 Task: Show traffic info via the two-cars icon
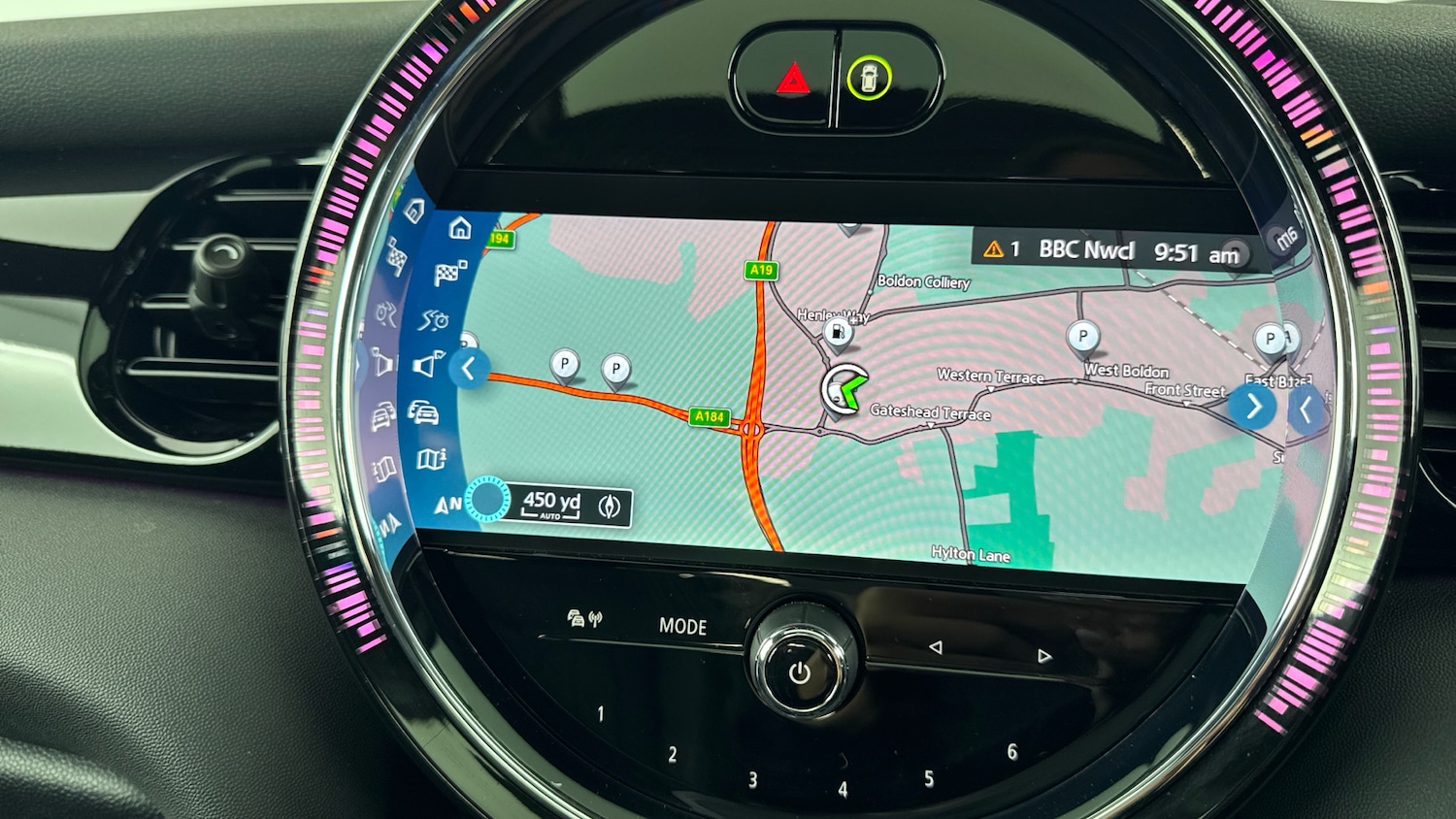423,412
